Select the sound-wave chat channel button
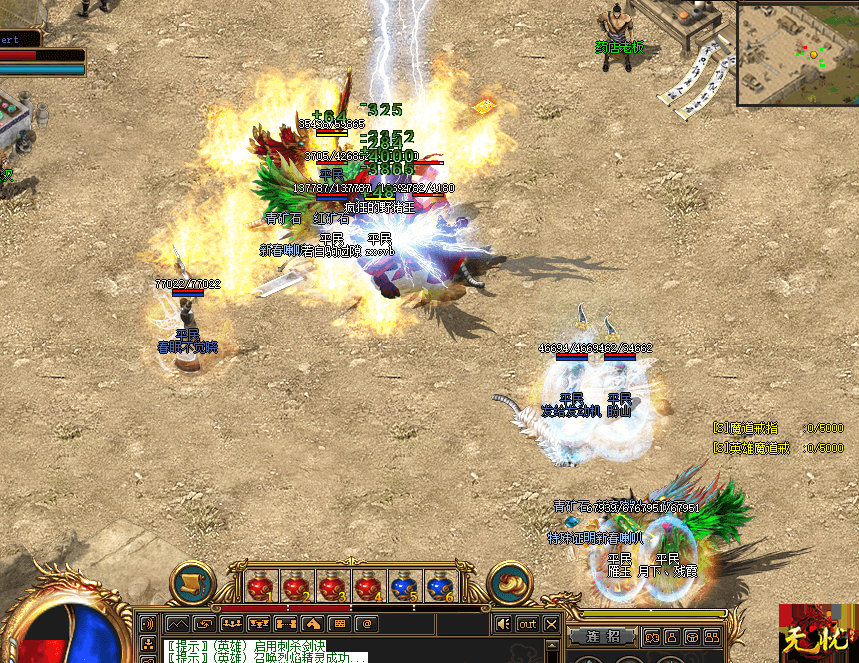The height and width of the screenshot is (663, 859). (x=148, y=624)
